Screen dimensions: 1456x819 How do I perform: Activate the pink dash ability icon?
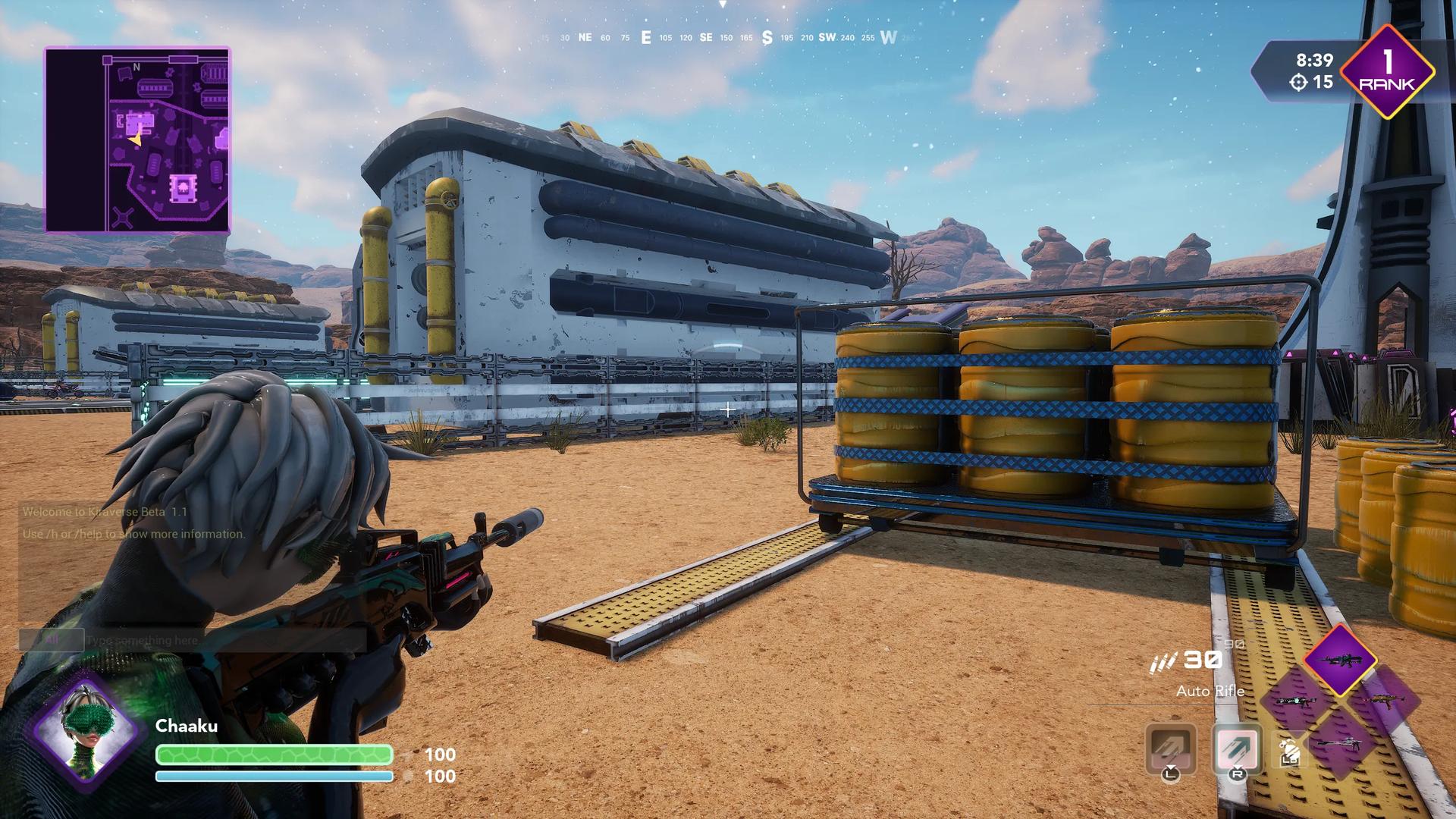[1237, 748]
